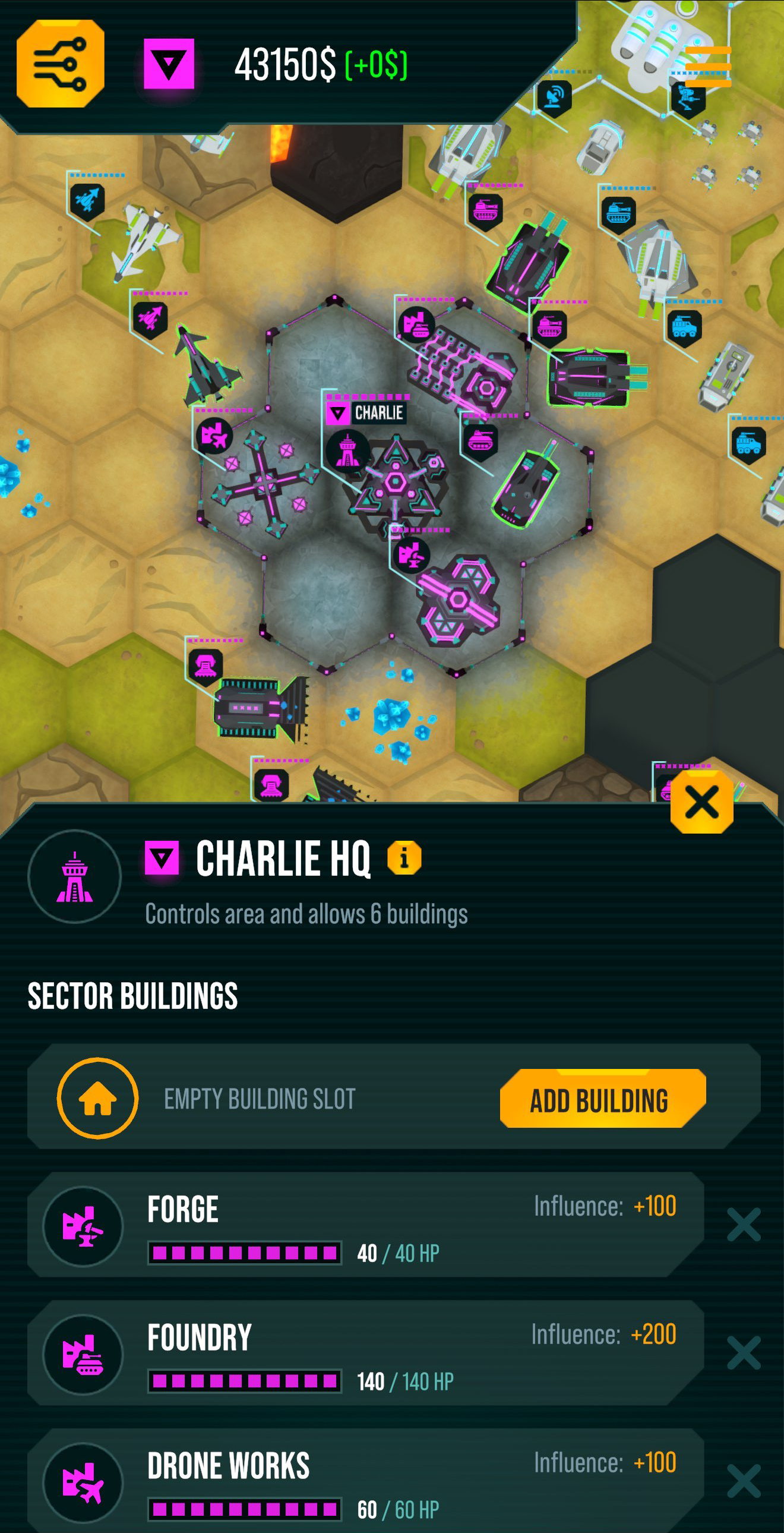The height and width of the screenshot is (1533, 784).
Task: Select the Charlie HQ tower marker on map
Action: 347,451
